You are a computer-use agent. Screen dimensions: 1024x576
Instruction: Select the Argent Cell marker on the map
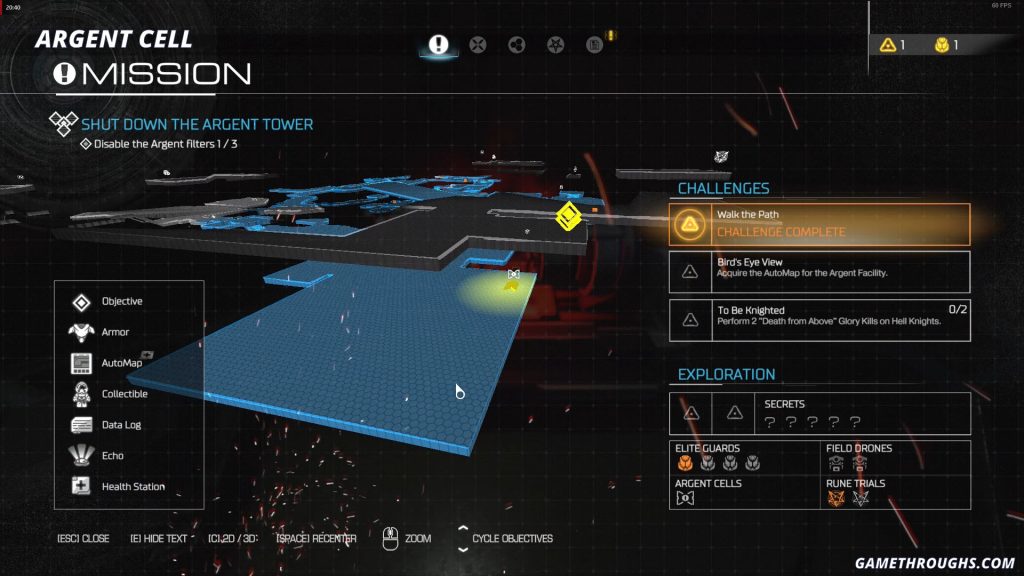(513, 274)
